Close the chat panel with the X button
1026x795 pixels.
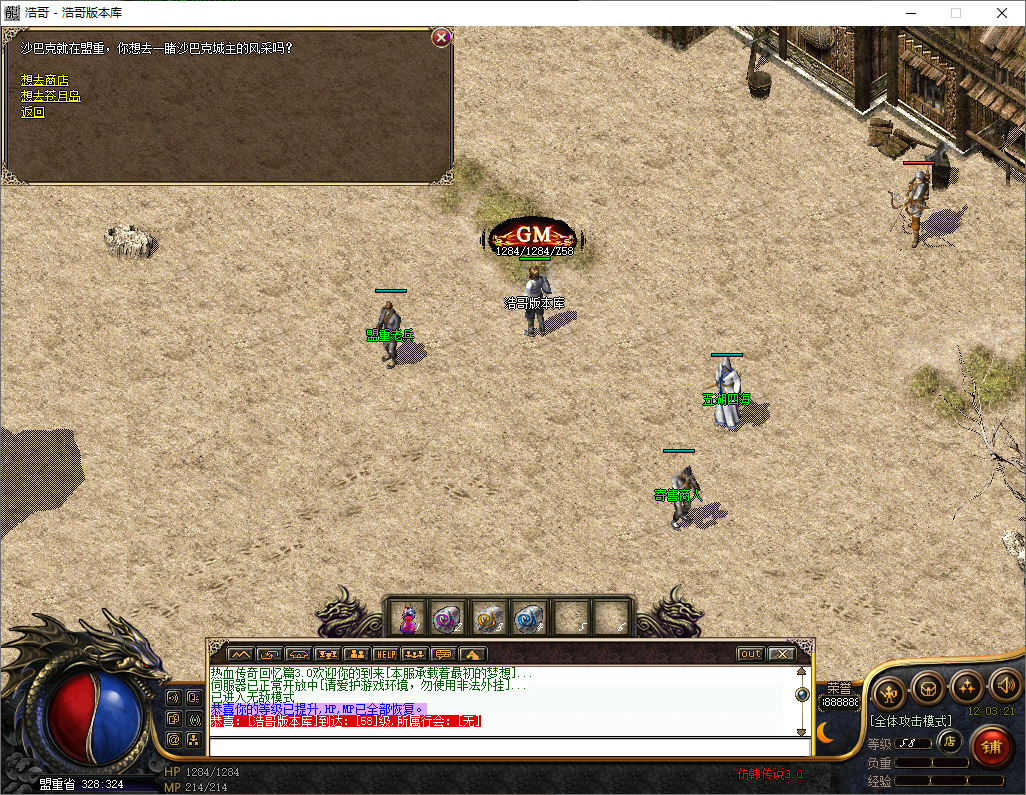pos(781,654)
